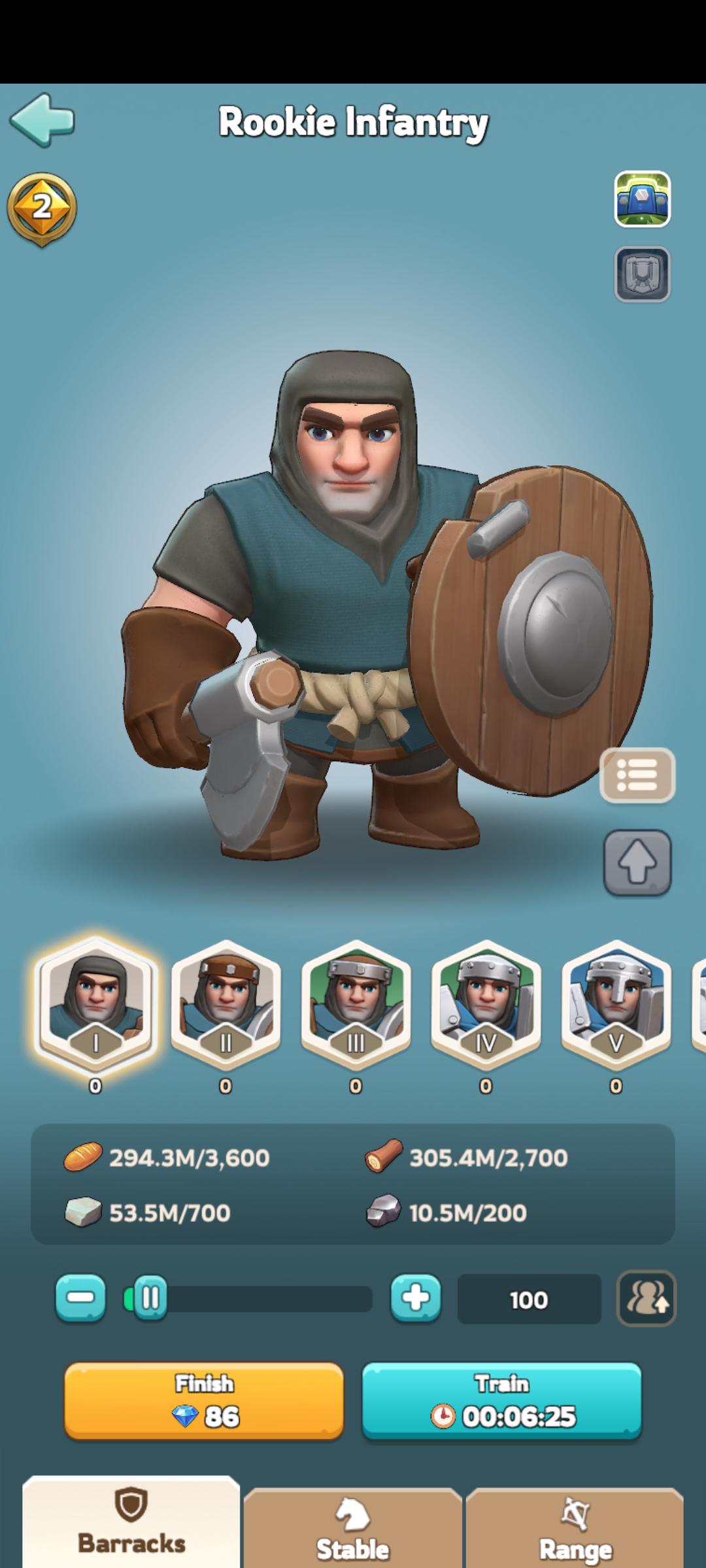Tap the grey upgrade arrow button
This screenshot has width=706, height=1568.
pos(637,862)
